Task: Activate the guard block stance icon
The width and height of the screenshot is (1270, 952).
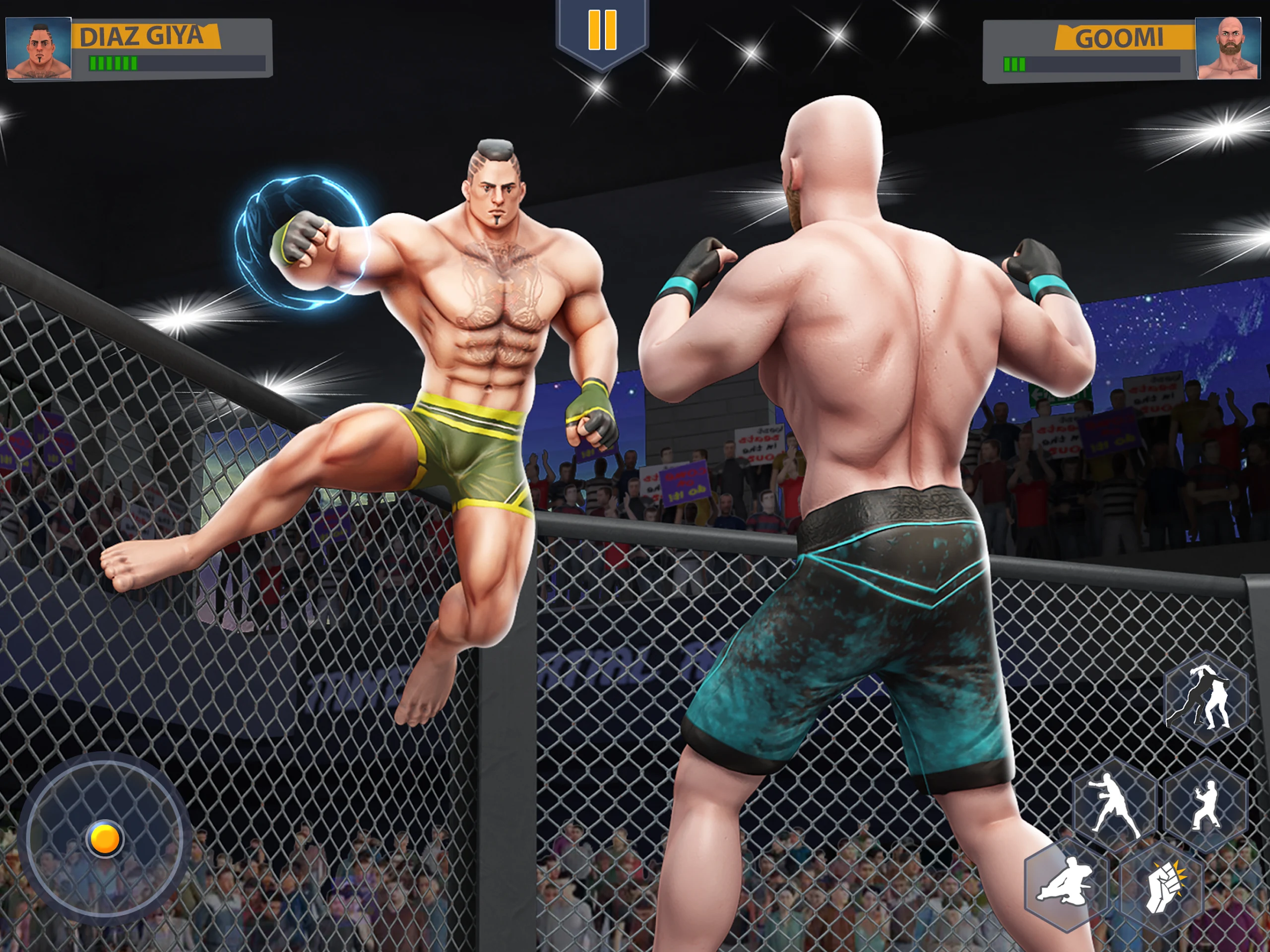Action: tap(1206, 805)
